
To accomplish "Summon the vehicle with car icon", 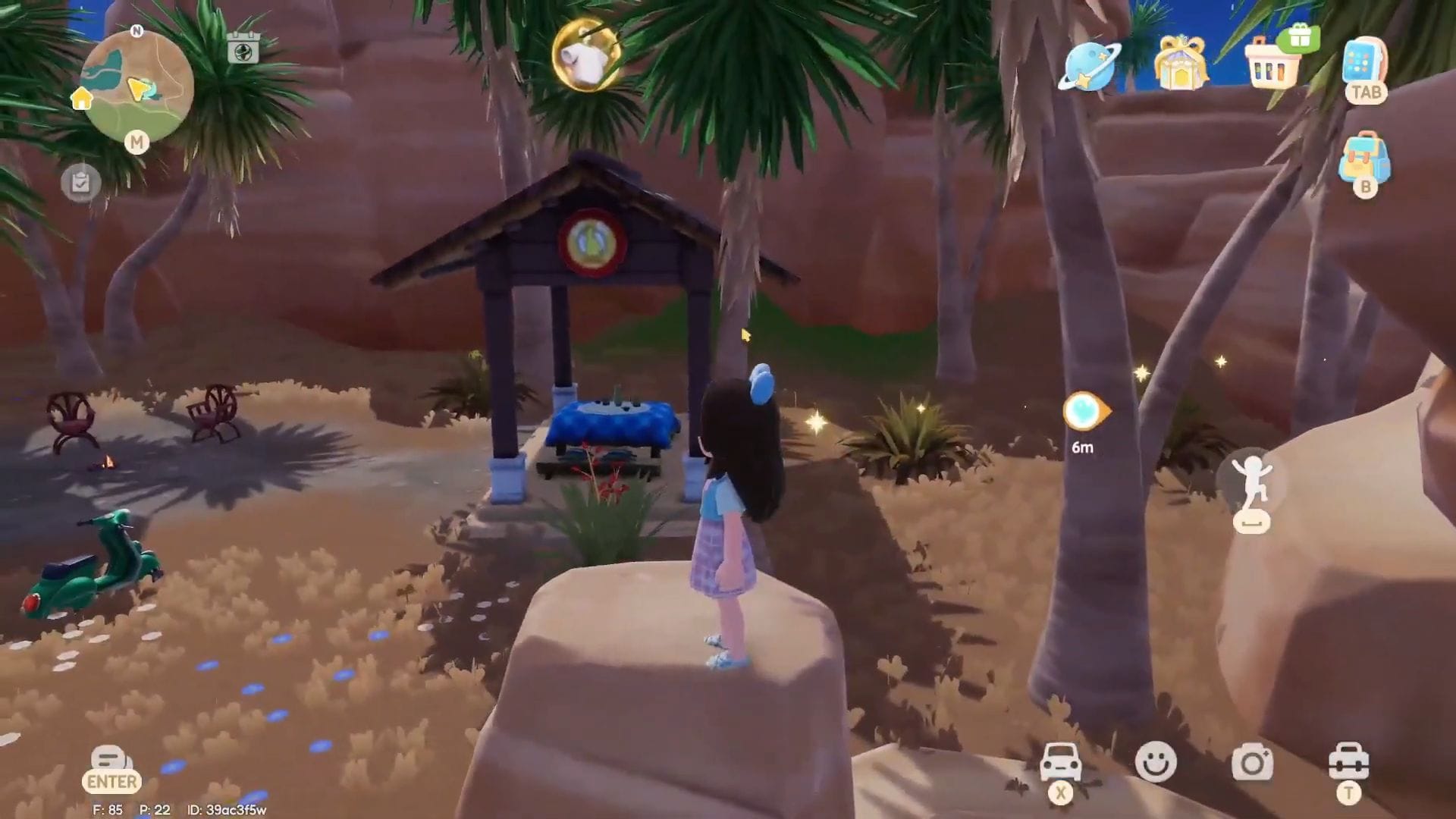I will click(1060, 761).
